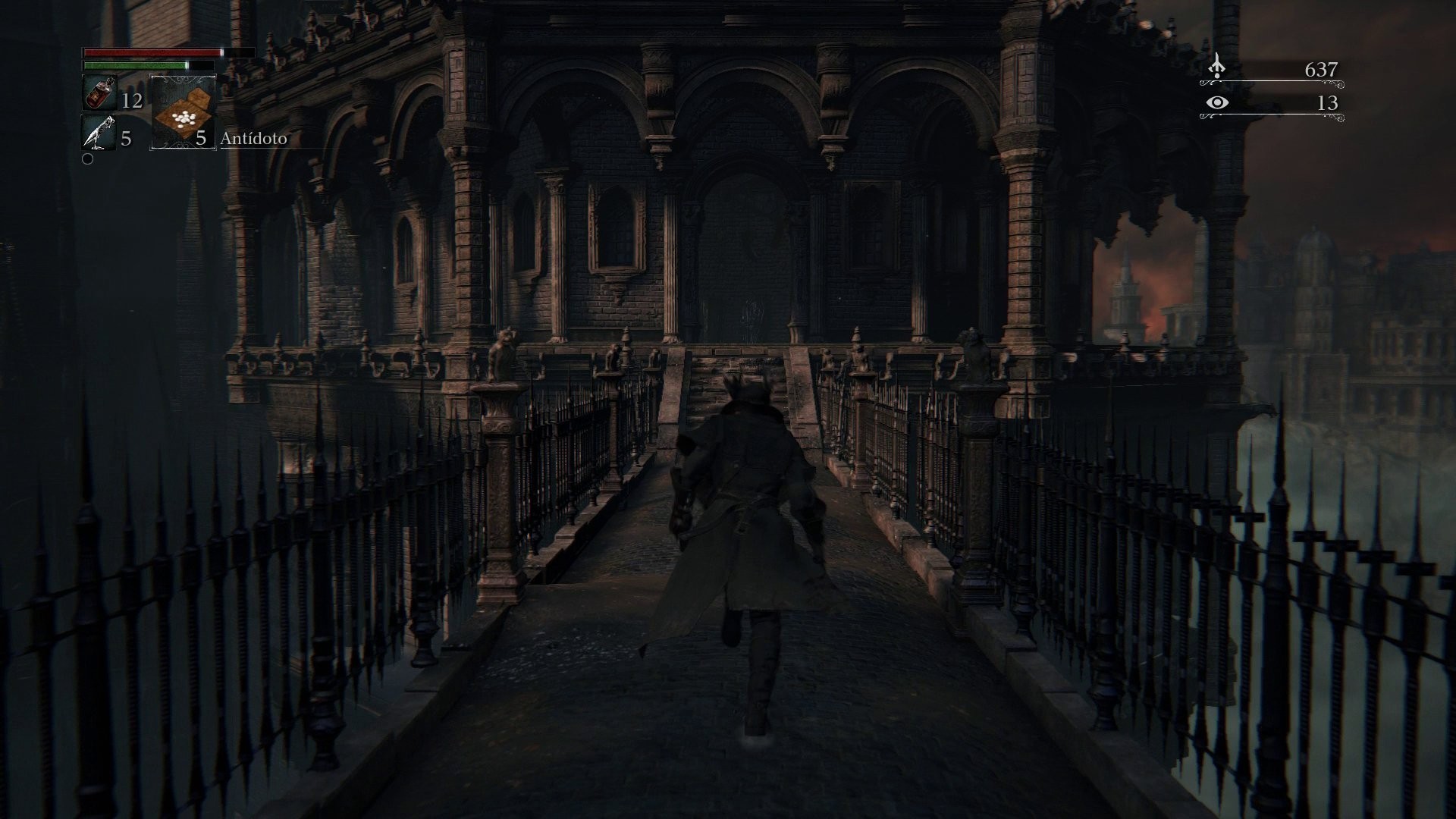The image size is (1456, 819).
Task: Select the Antídoto text label
Action: pyautogui.click(x=254, y=140)
